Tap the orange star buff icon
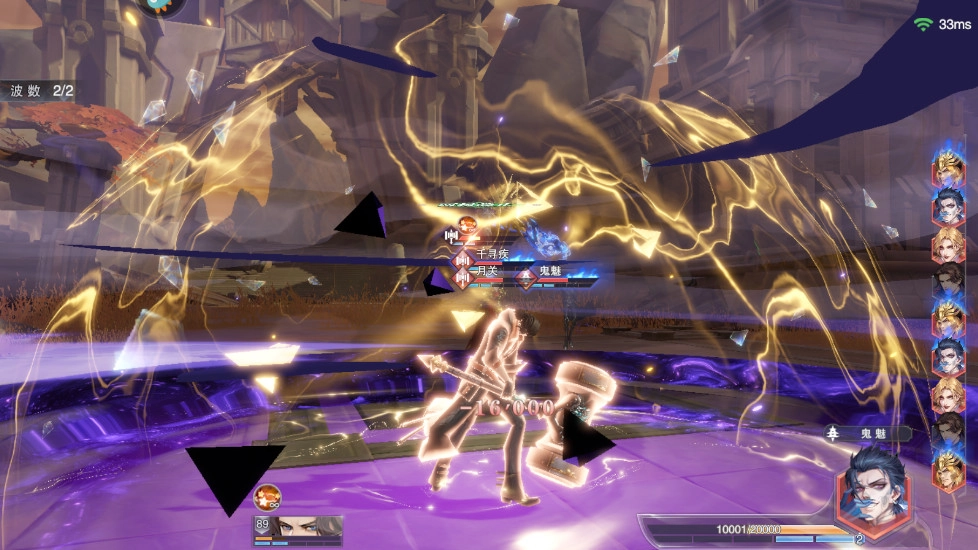The width and height of the screenshot is (978, 550). click(267, 496)
